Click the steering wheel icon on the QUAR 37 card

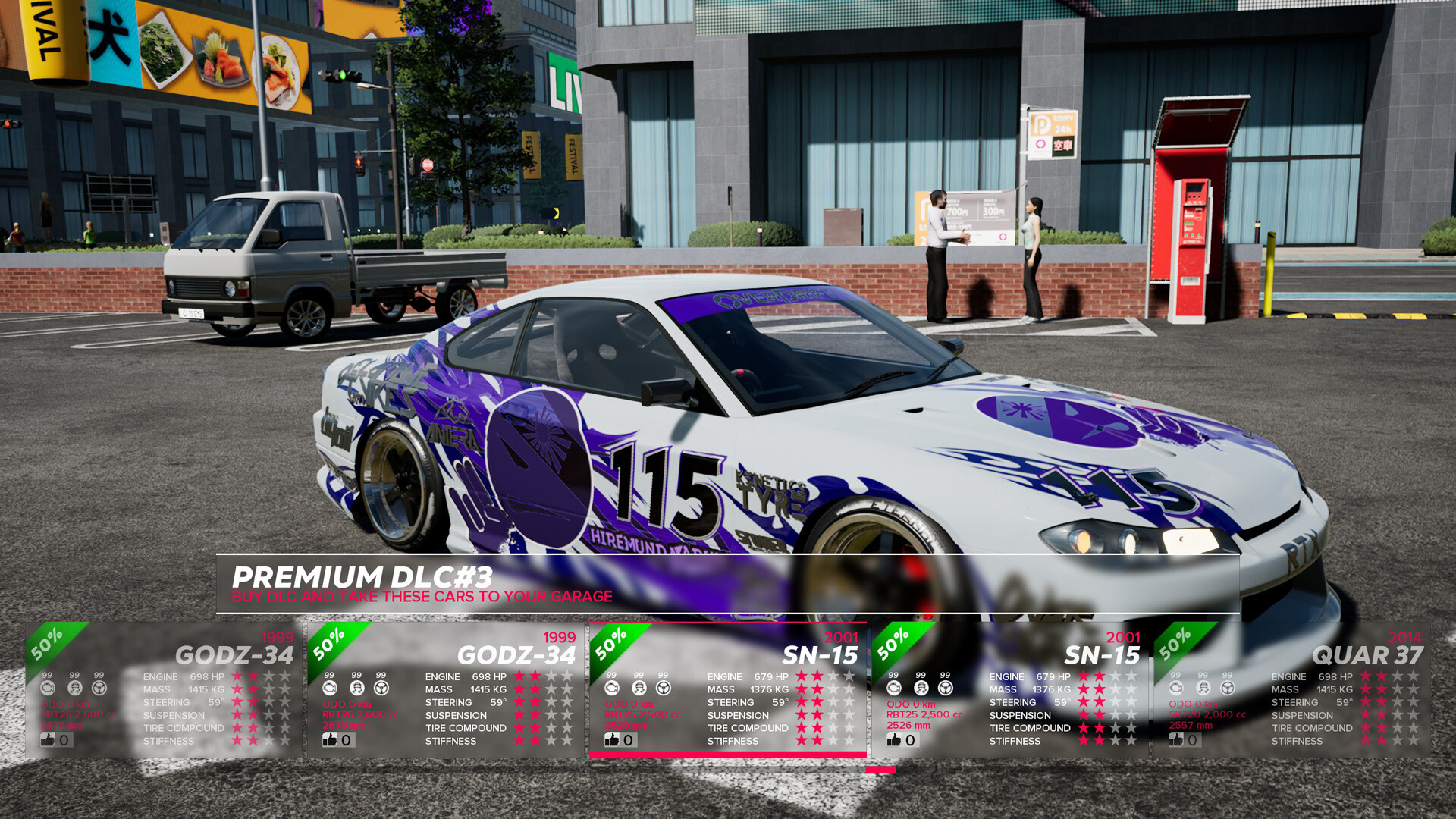click(x=1227, y=688)
